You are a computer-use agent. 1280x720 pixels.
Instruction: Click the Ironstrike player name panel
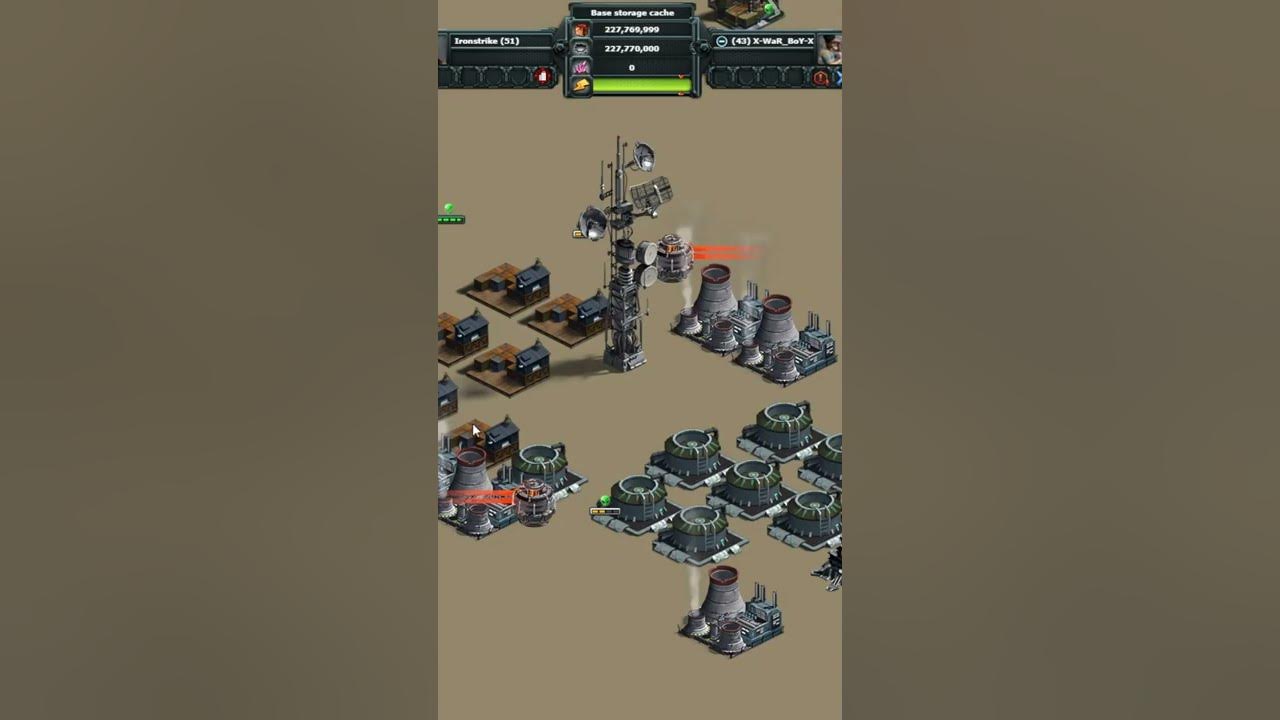click(497, 41)
